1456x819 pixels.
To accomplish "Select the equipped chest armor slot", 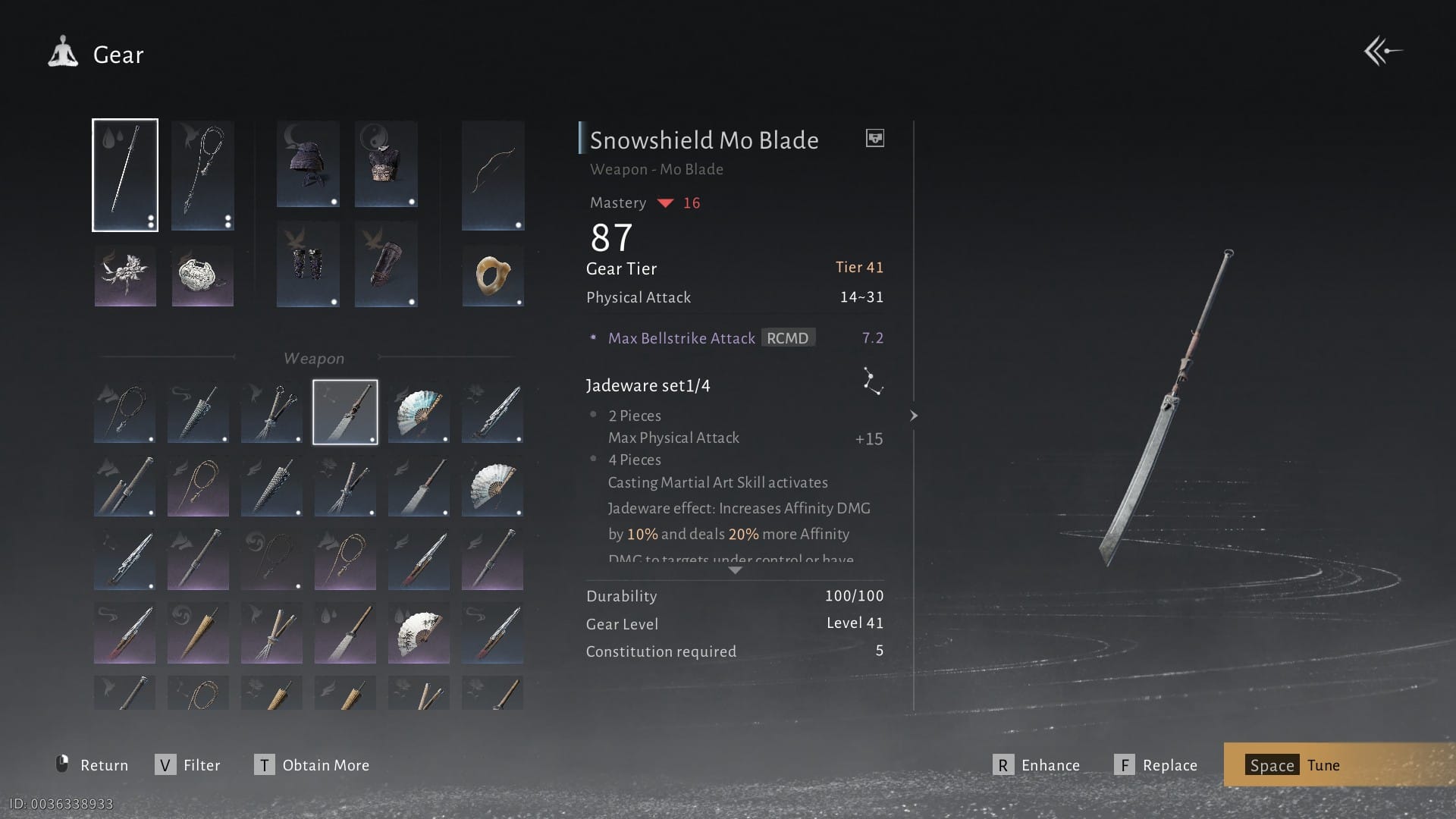I will pos(385,164).
